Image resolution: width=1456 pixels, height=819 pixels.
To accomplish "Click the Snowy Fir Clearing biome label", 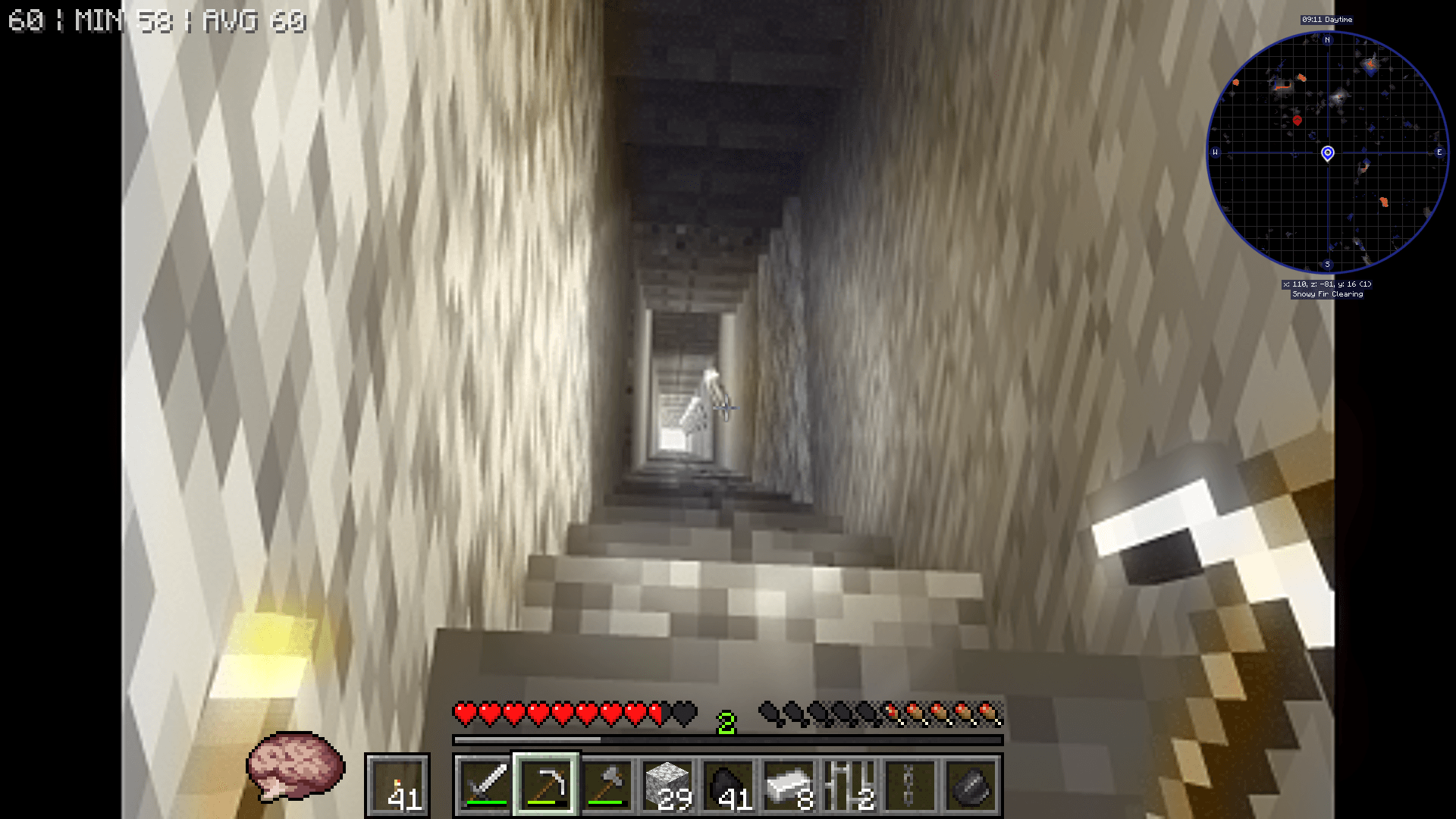I will pos(1328,293).
